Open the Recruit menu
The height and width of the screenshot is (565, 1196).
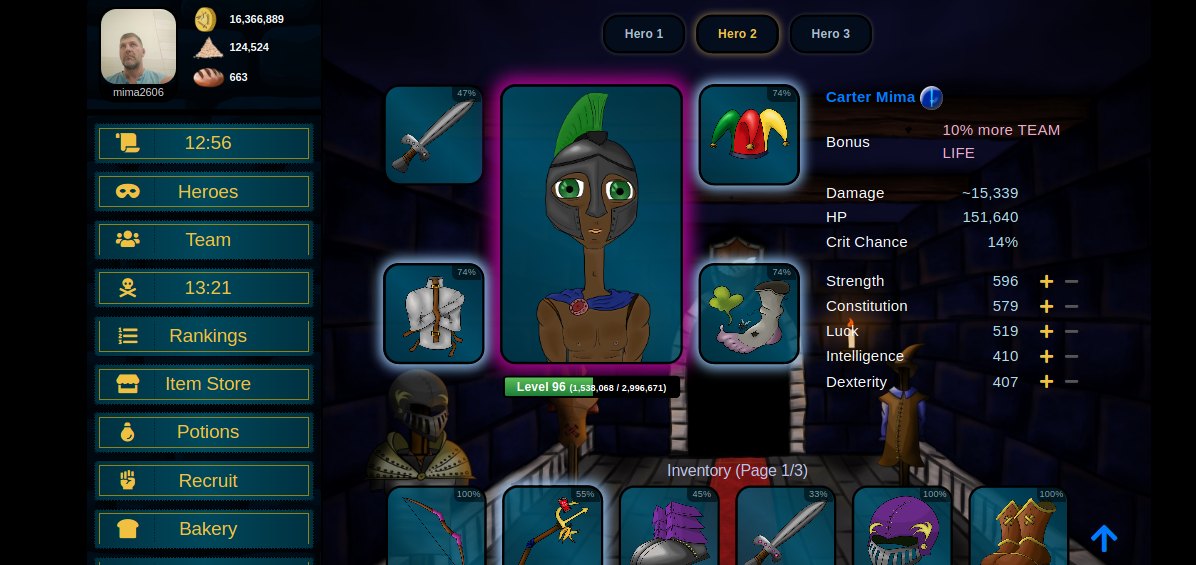[204, 481]
